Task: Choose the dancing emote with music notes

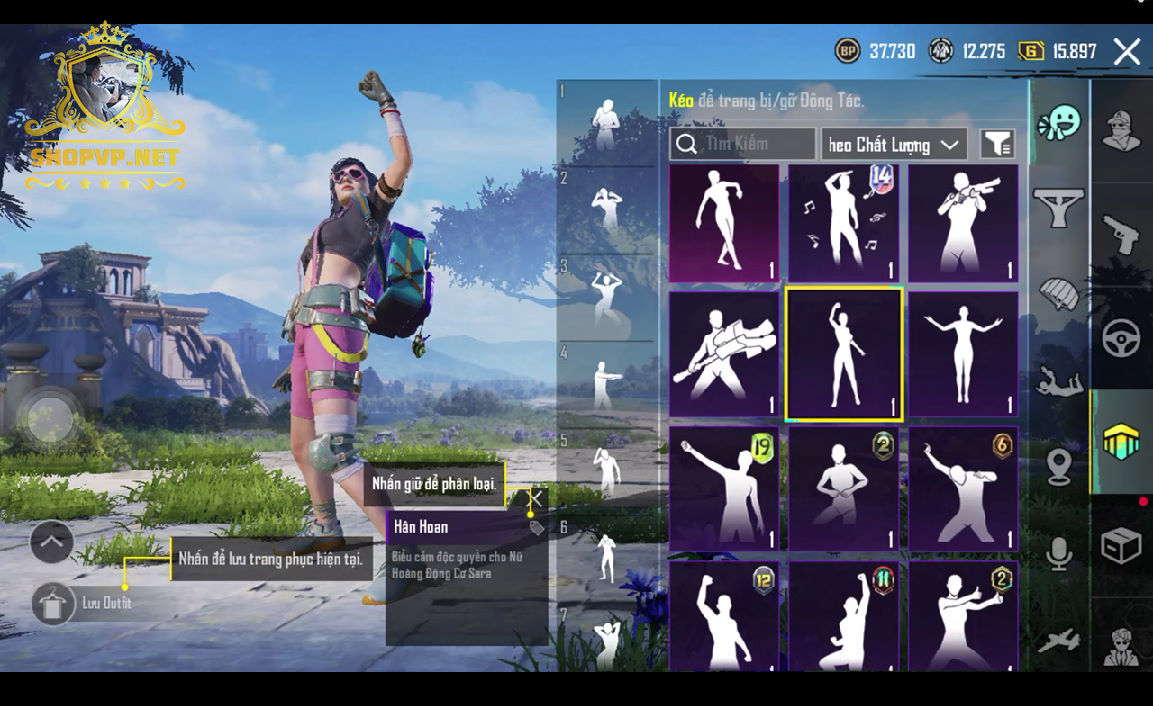Action: coord(844,223)
